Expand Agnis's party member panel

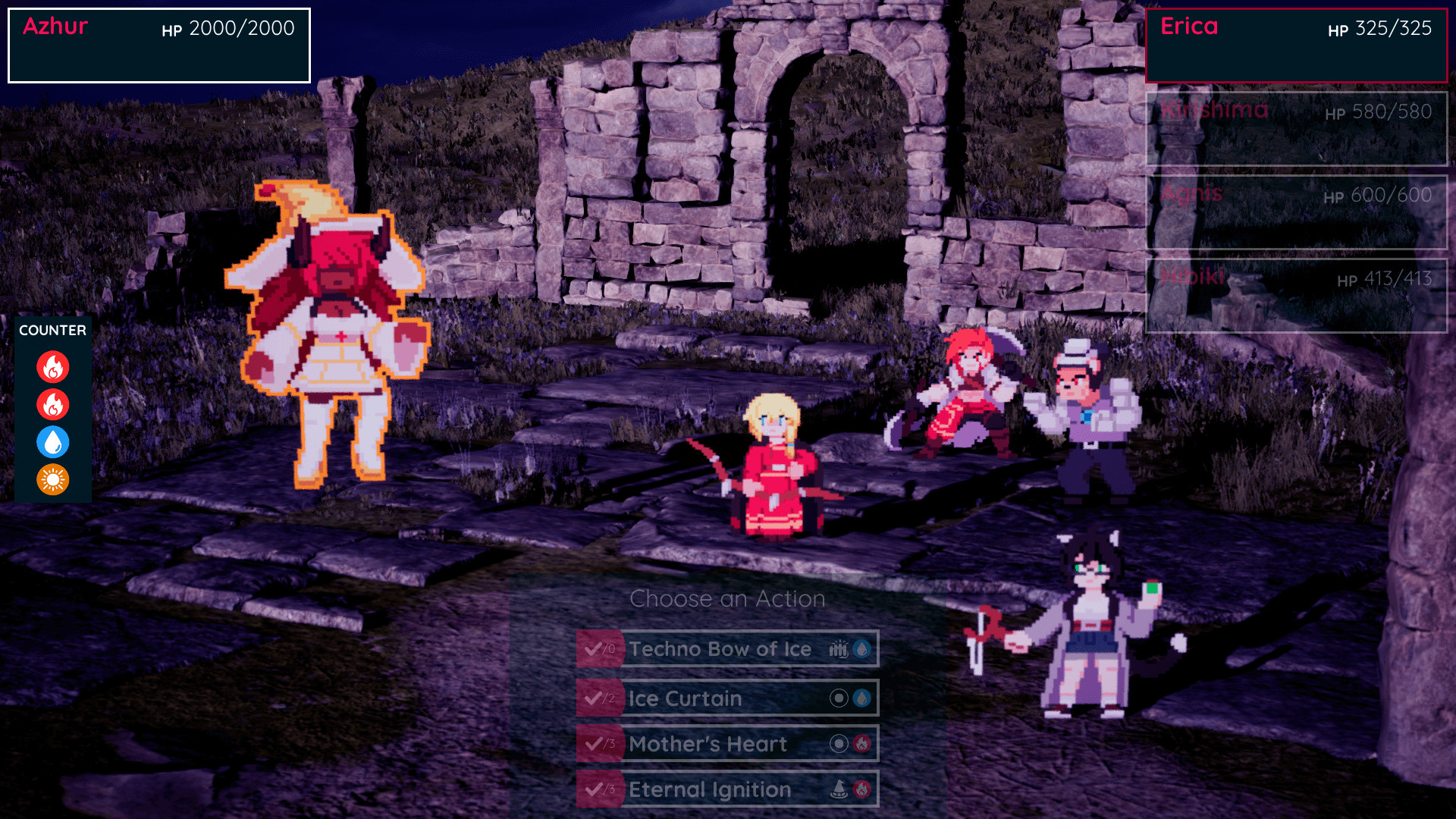pyautogui.click(x=1296, y=212)
